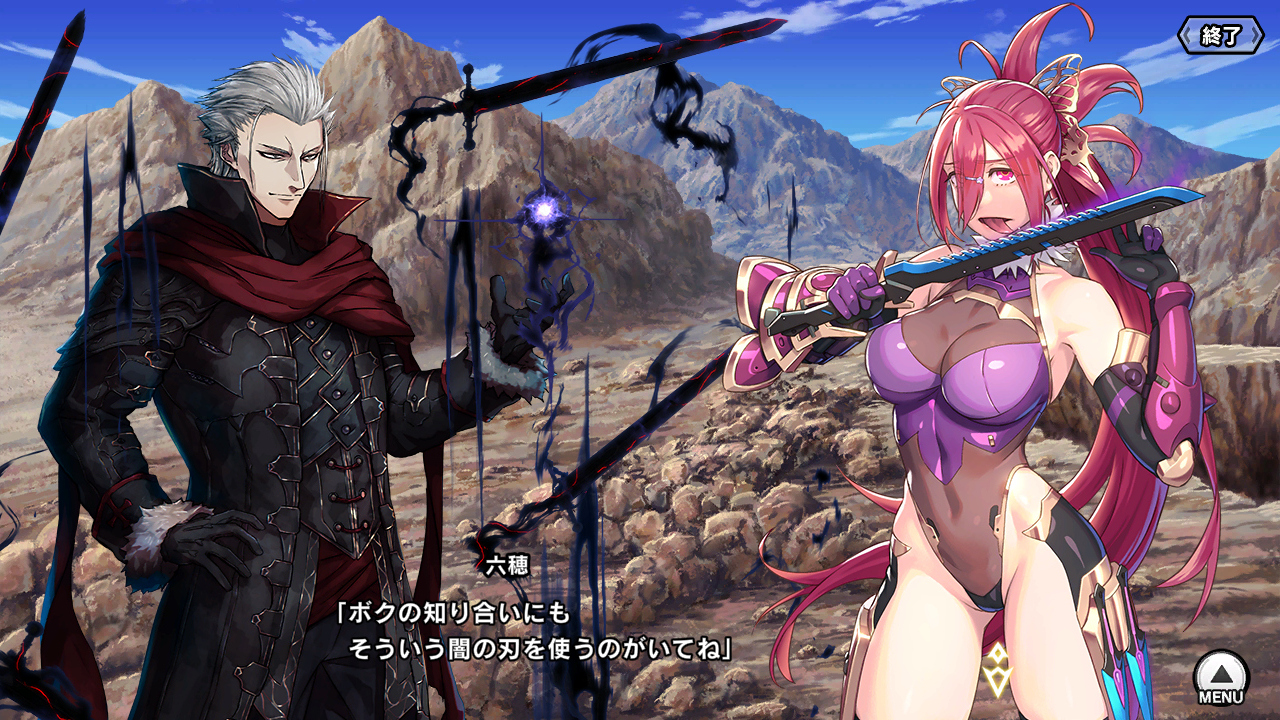Open the MENU button

pos(1221,678)
